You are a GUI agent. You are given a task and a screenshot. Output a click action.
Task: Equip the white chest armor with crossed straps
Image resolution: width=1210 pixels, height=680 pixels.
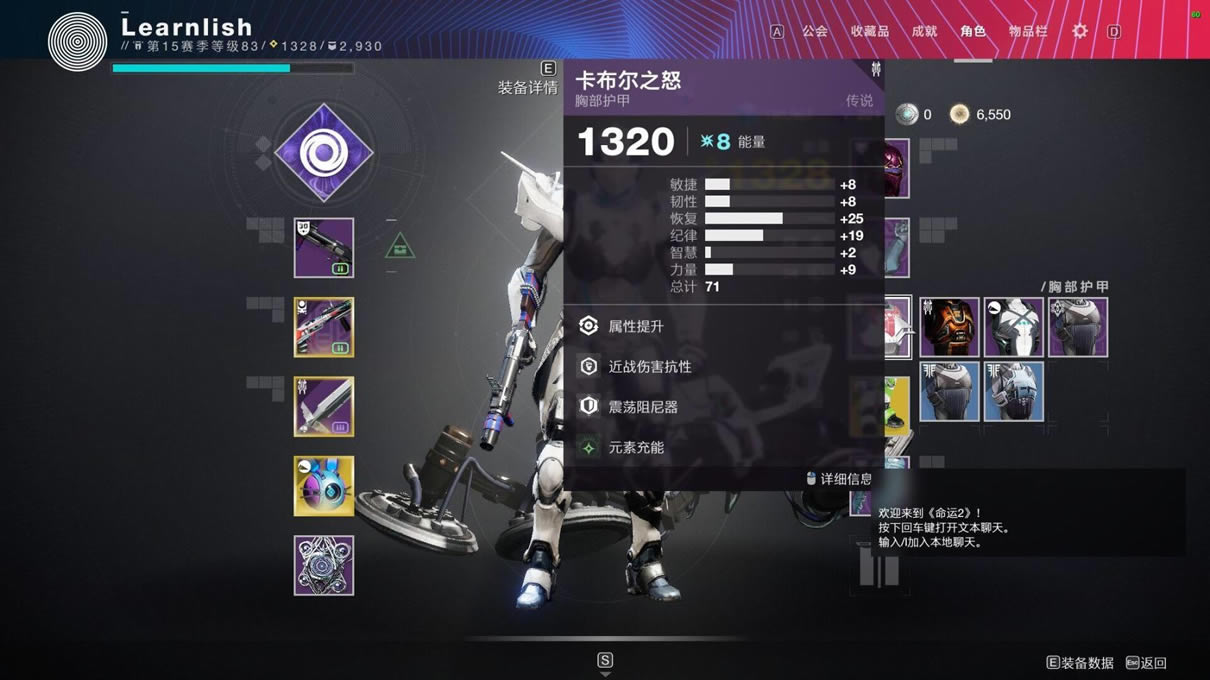[1013, 327]
